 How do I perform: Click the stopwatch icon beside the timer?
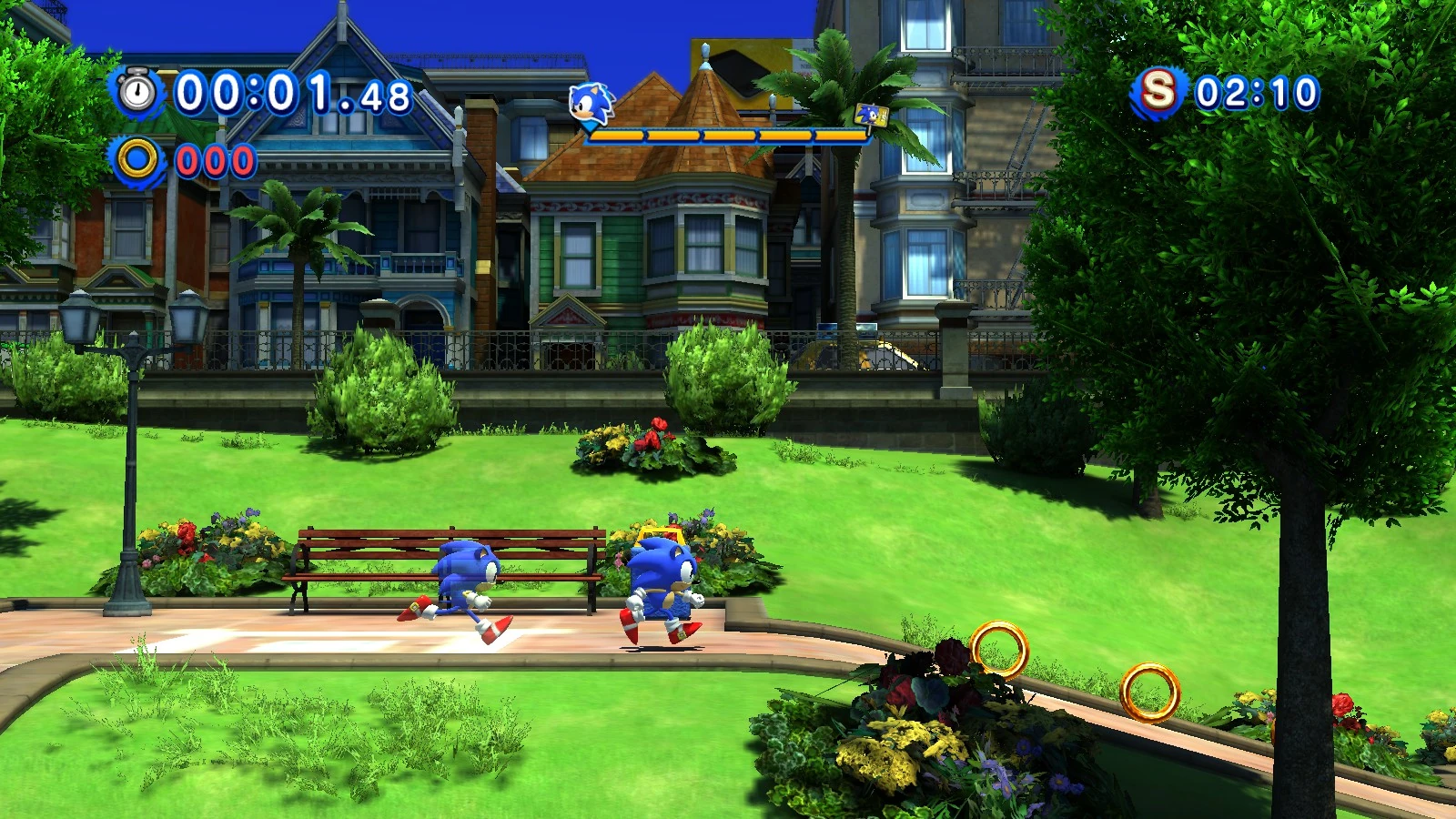pyautogui.click(x=137, y=92)
